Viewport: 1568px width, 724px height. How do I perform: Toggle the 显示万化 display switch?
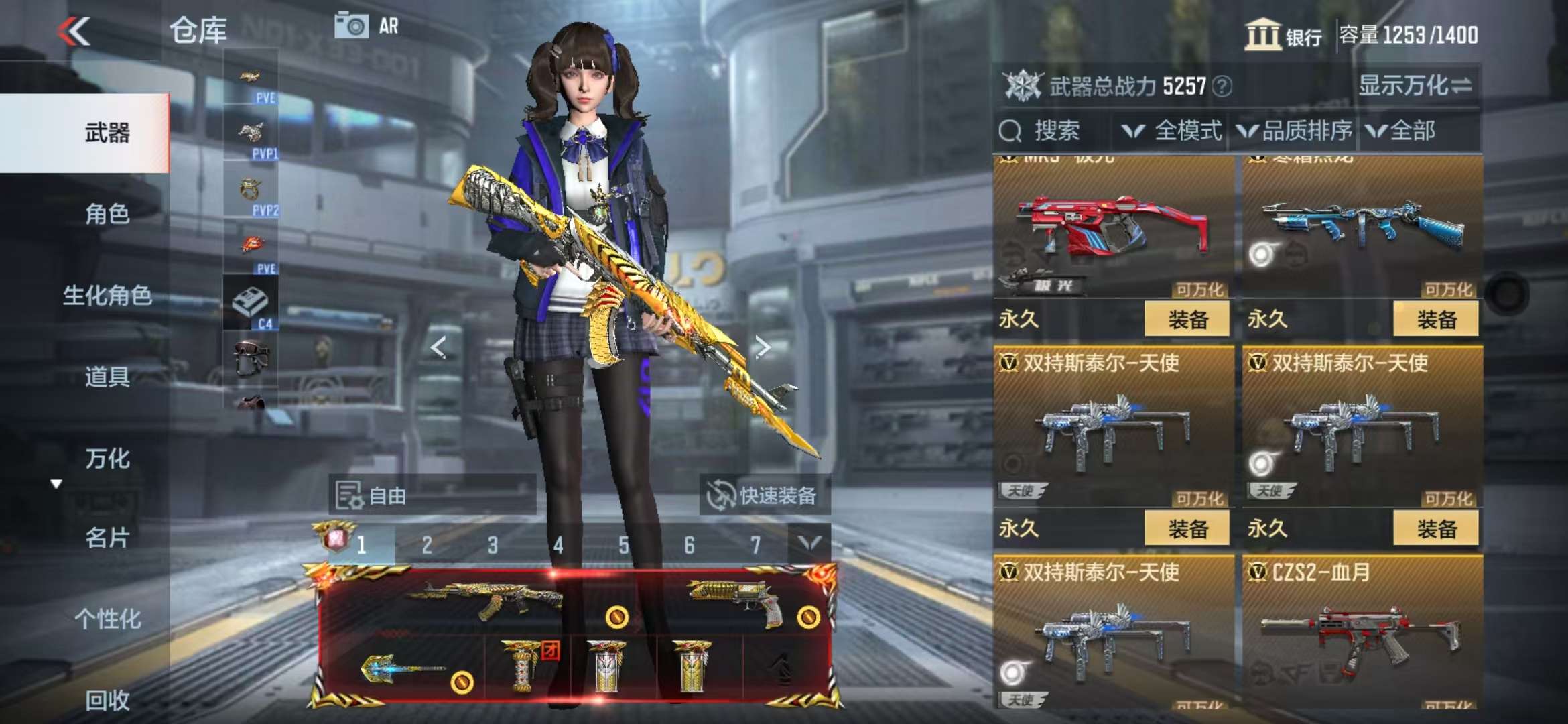(x=1415, y=86)
